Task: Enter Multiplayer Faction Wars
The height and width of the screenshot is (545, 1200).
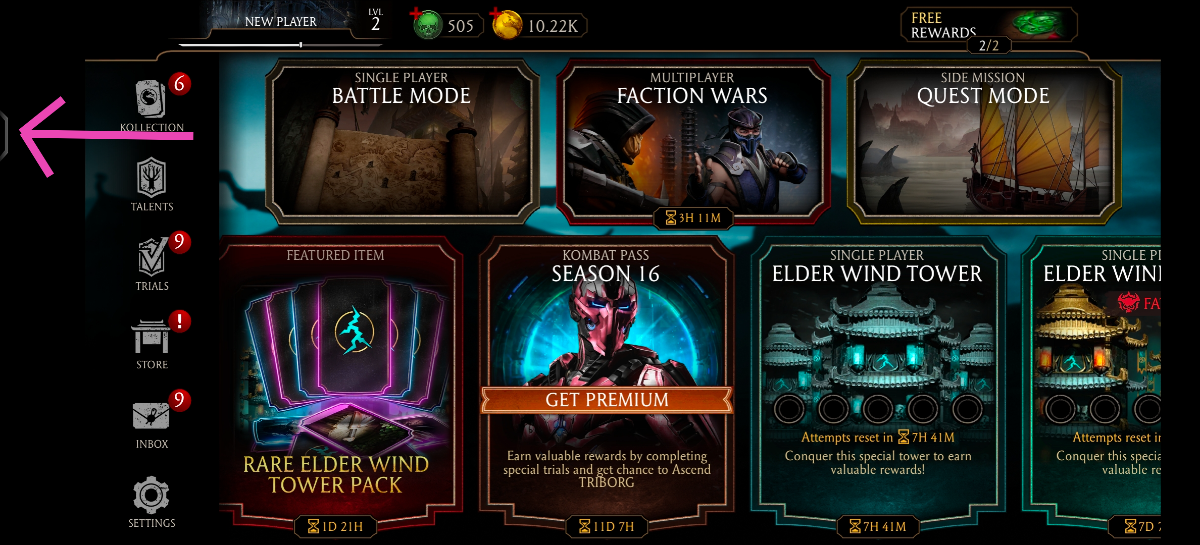Action: coord(692,143)
